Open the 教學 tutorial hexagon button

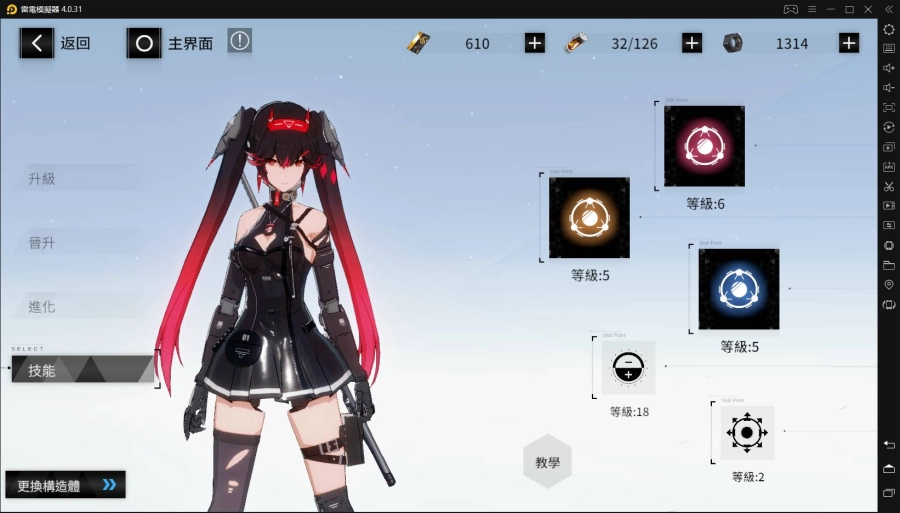(x=547, y=462)
